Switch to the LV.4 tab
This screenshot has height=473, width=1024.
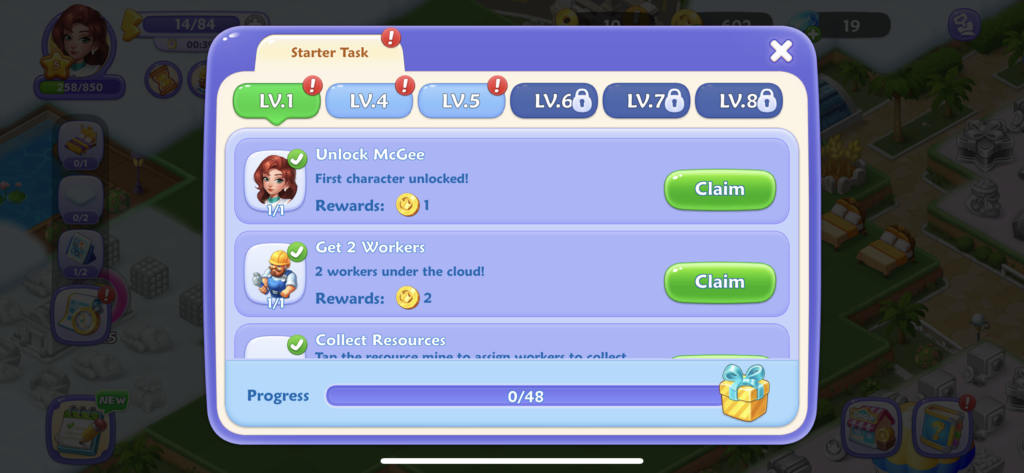[368, 101]
